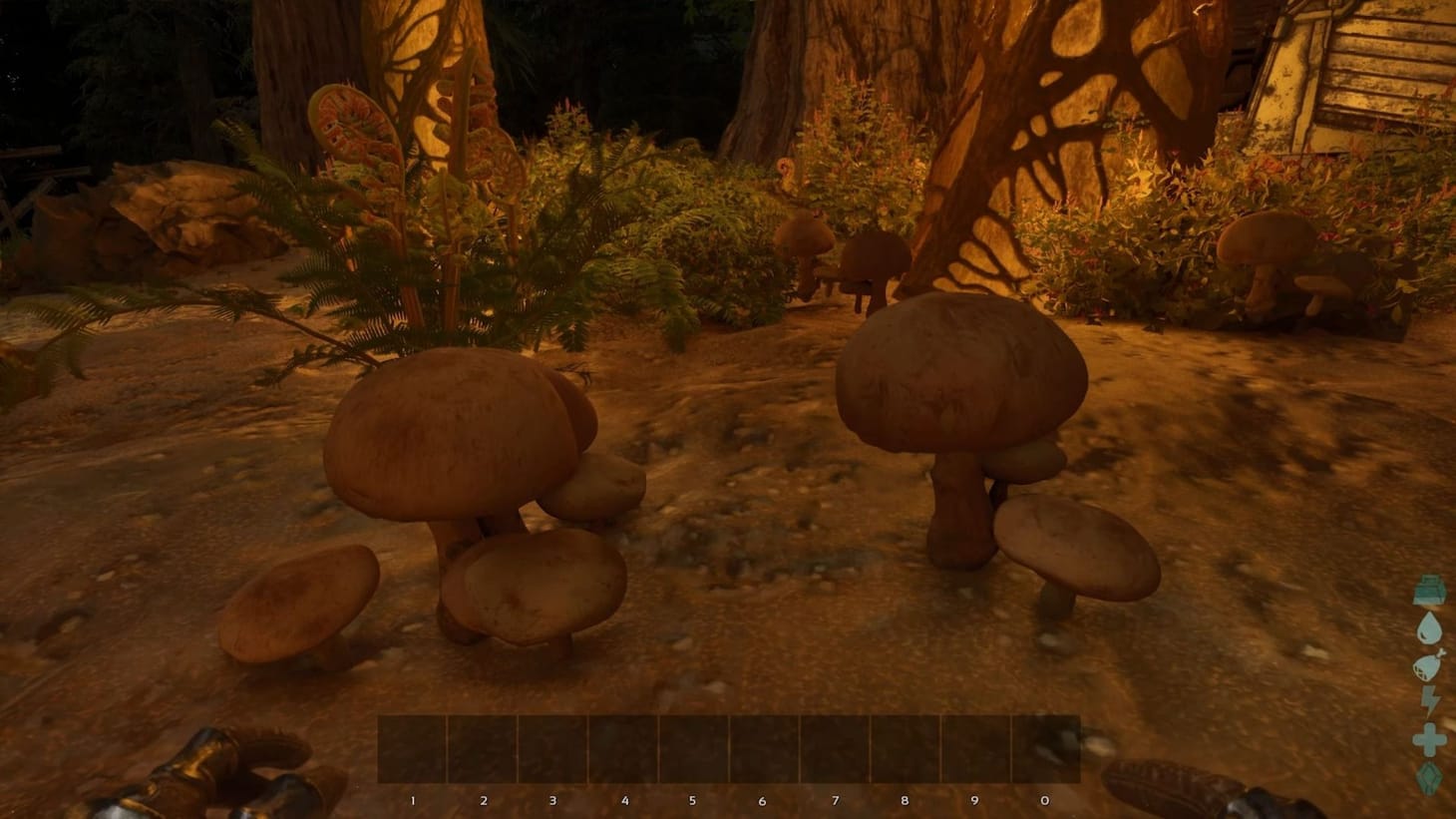The width and height of the screenshot is (1456, 819).
Task: Click the stamina lightning bolt icon
Action: [x=1428, y=698]
